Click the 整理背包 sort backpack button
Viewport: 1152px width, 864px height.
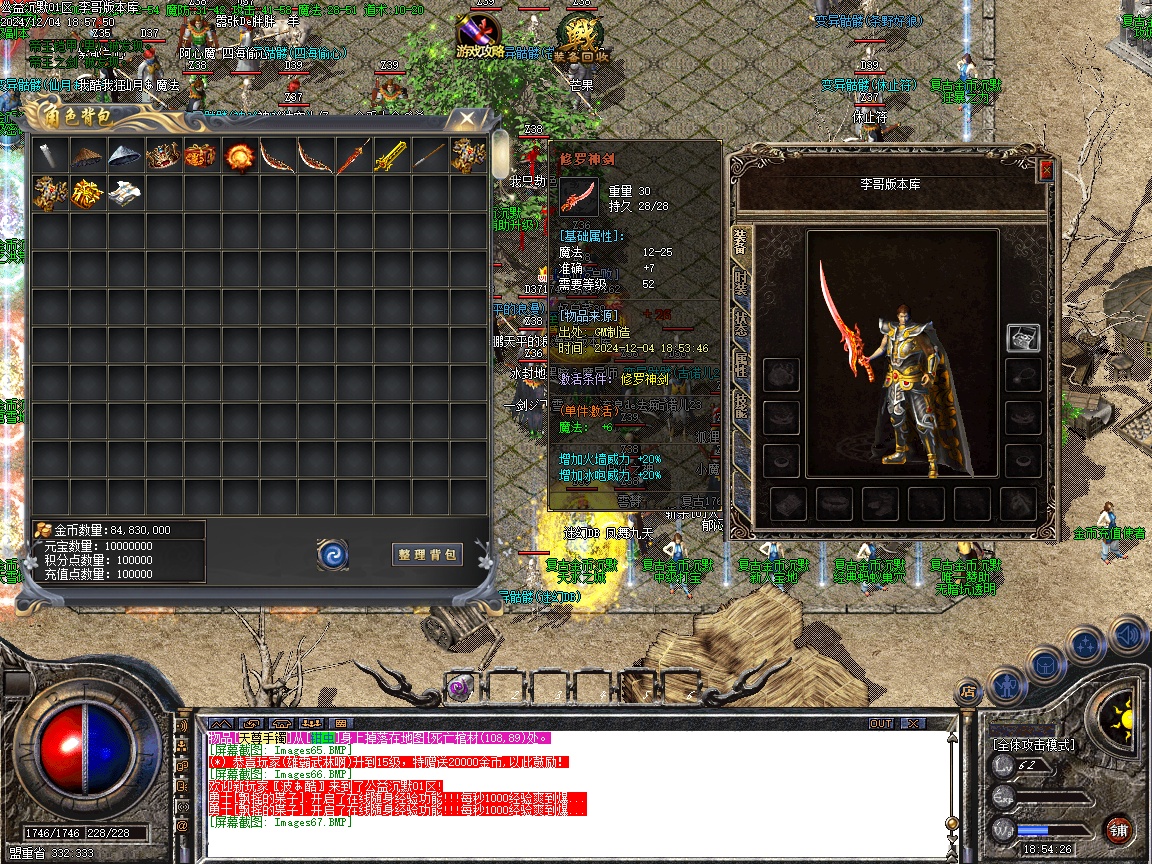(x=427, y=554)
